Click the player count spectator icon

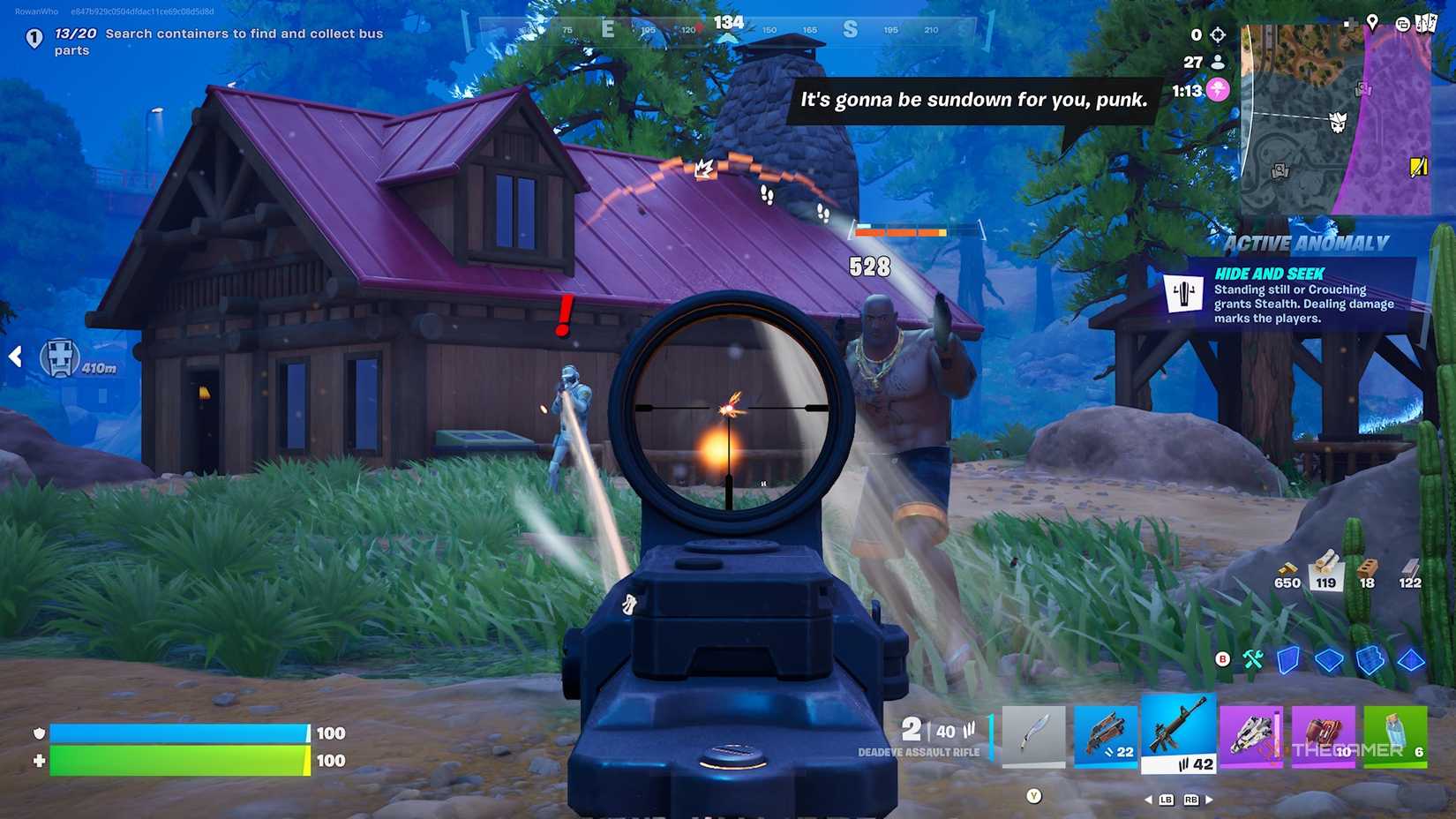click(x=1218, y=62)
